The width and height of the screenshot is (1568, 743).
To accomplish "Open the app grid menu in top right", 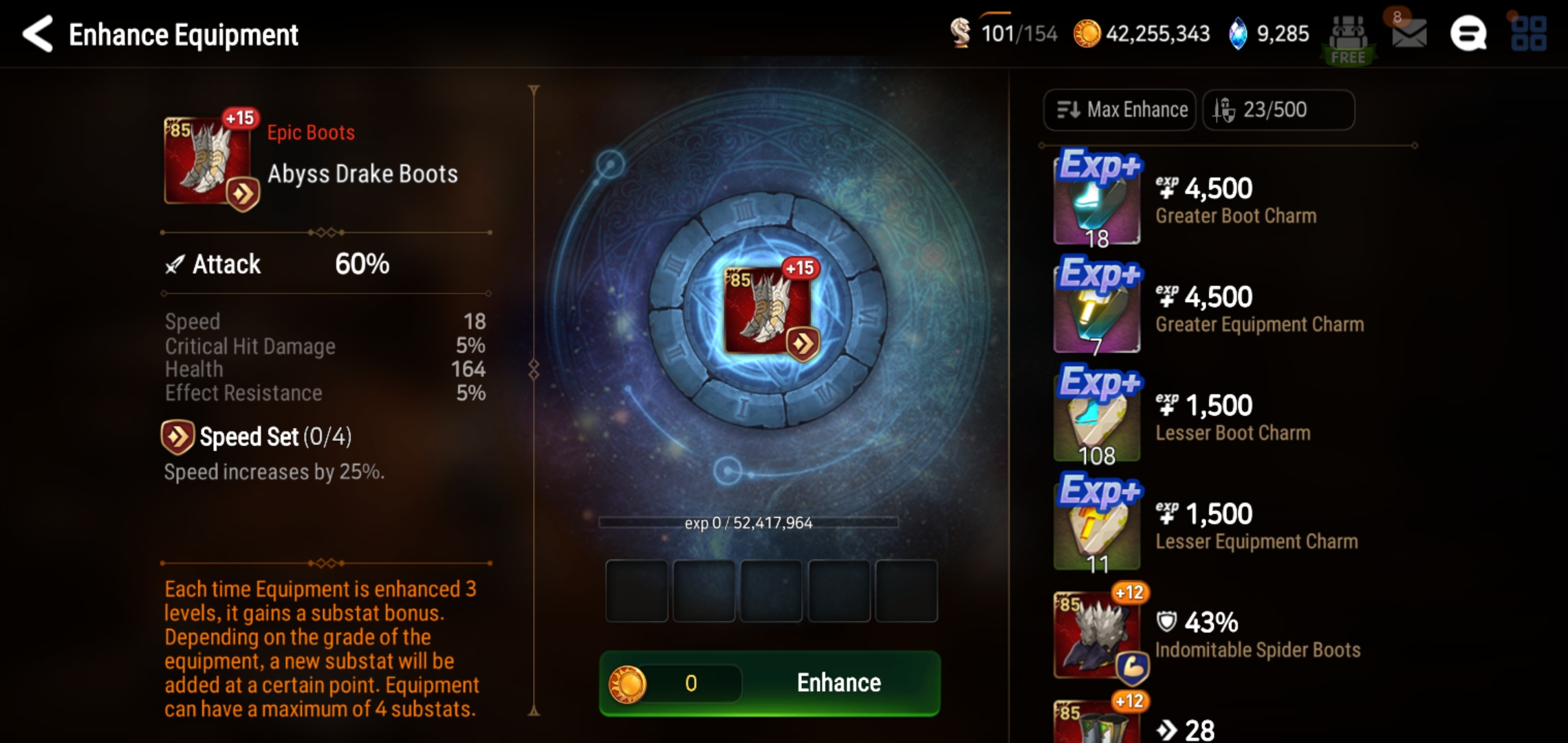I will 1530,34.
